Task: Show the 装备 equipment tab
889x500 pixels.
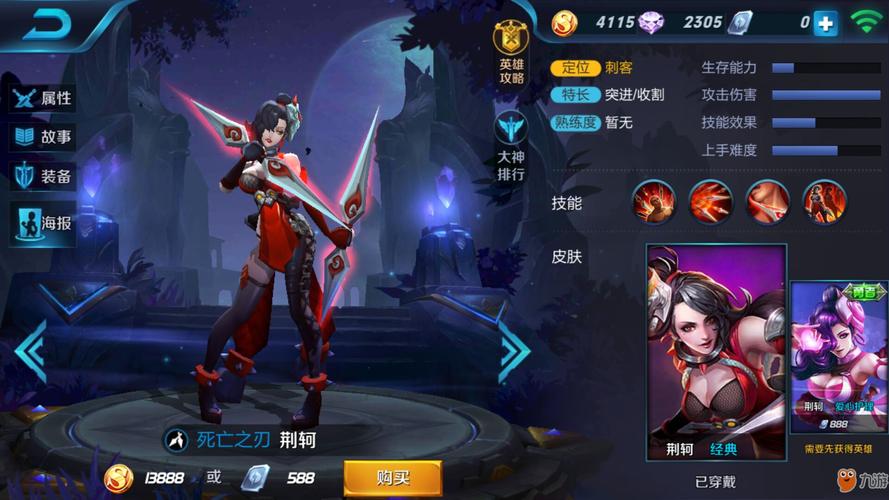Action: coord(43,177)
